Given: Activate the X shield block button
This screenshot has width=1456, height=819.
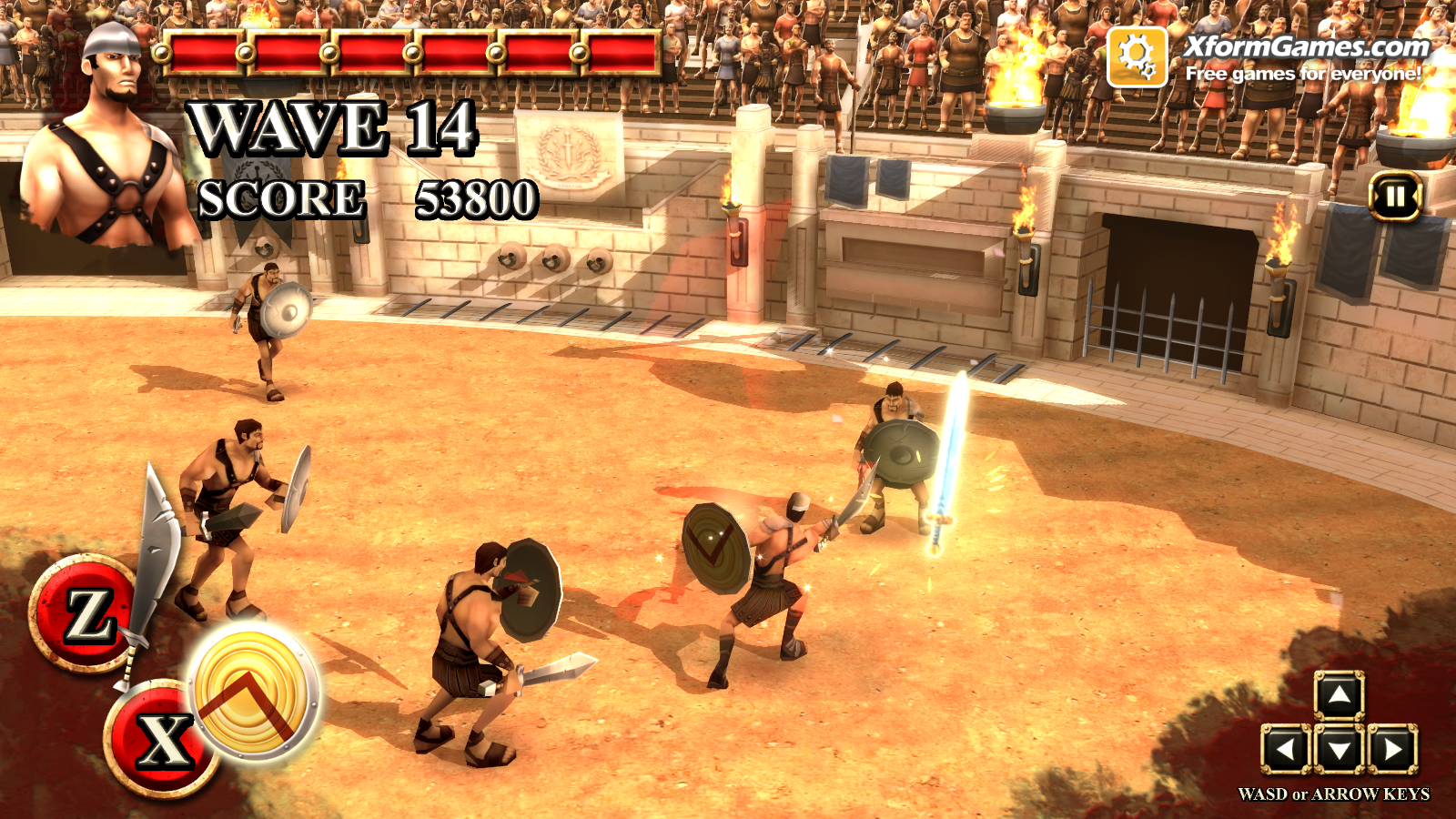Looking at the screenshot, I should pyautogui.click(x=162, y=739).
